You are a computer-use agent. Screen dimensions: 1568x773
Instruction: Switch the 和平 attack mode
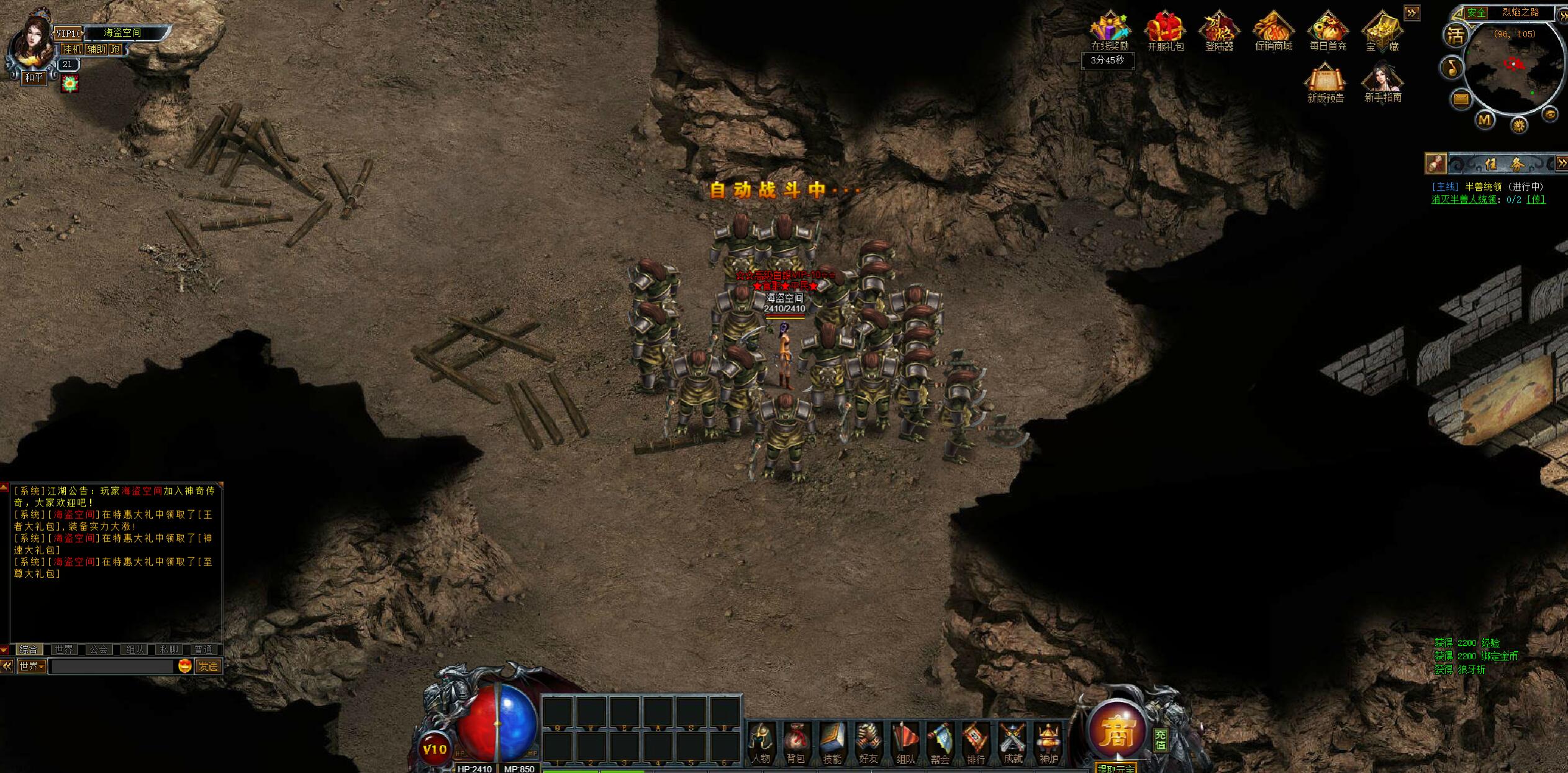(34, 78)
